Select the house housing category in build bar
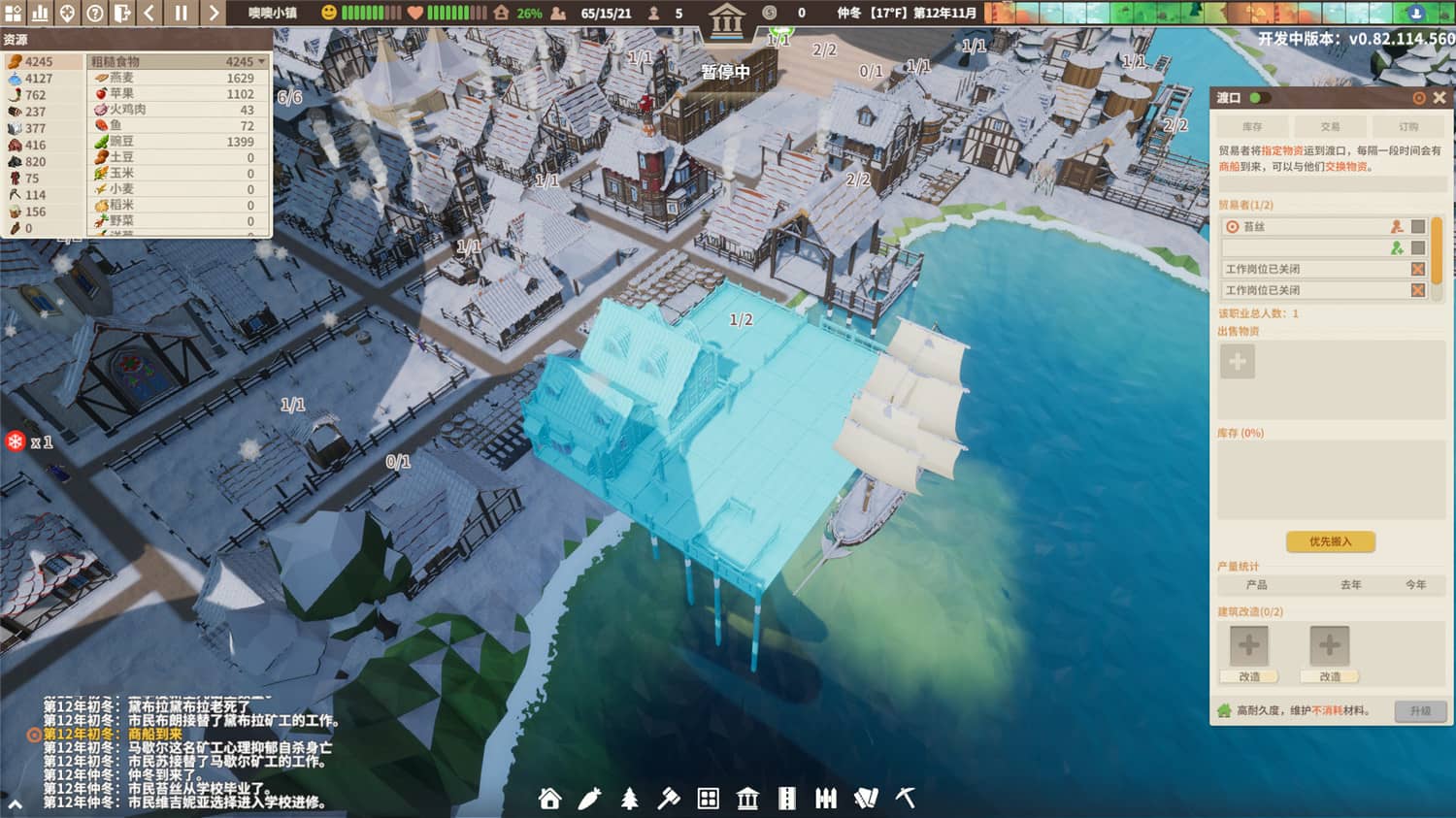Screen dimensions: 1456x818 [551, 800]
